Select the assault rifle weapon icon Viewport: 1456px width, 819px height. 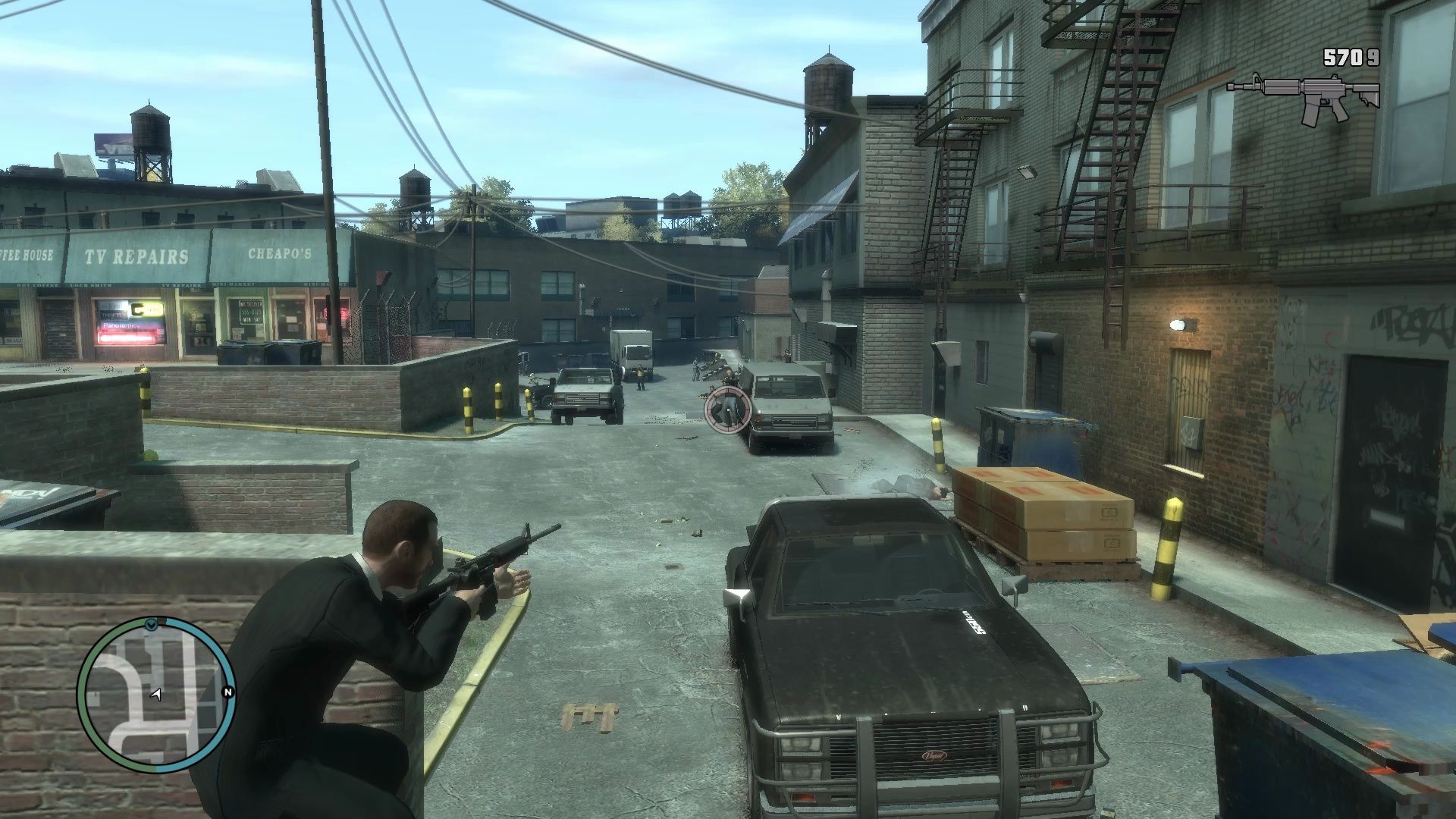click(x=1303, y=97)
